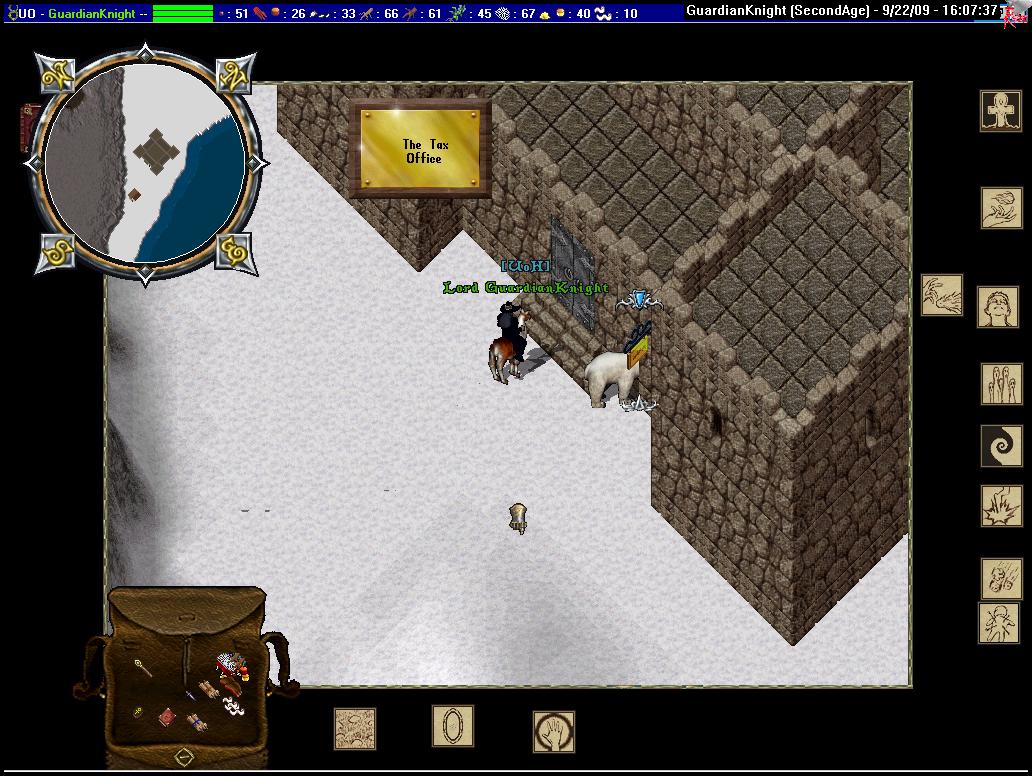The width and height of the screenshot is (1032, 776).
Task: Cast the flaming hand spell icon
Action: (1001, 208)
